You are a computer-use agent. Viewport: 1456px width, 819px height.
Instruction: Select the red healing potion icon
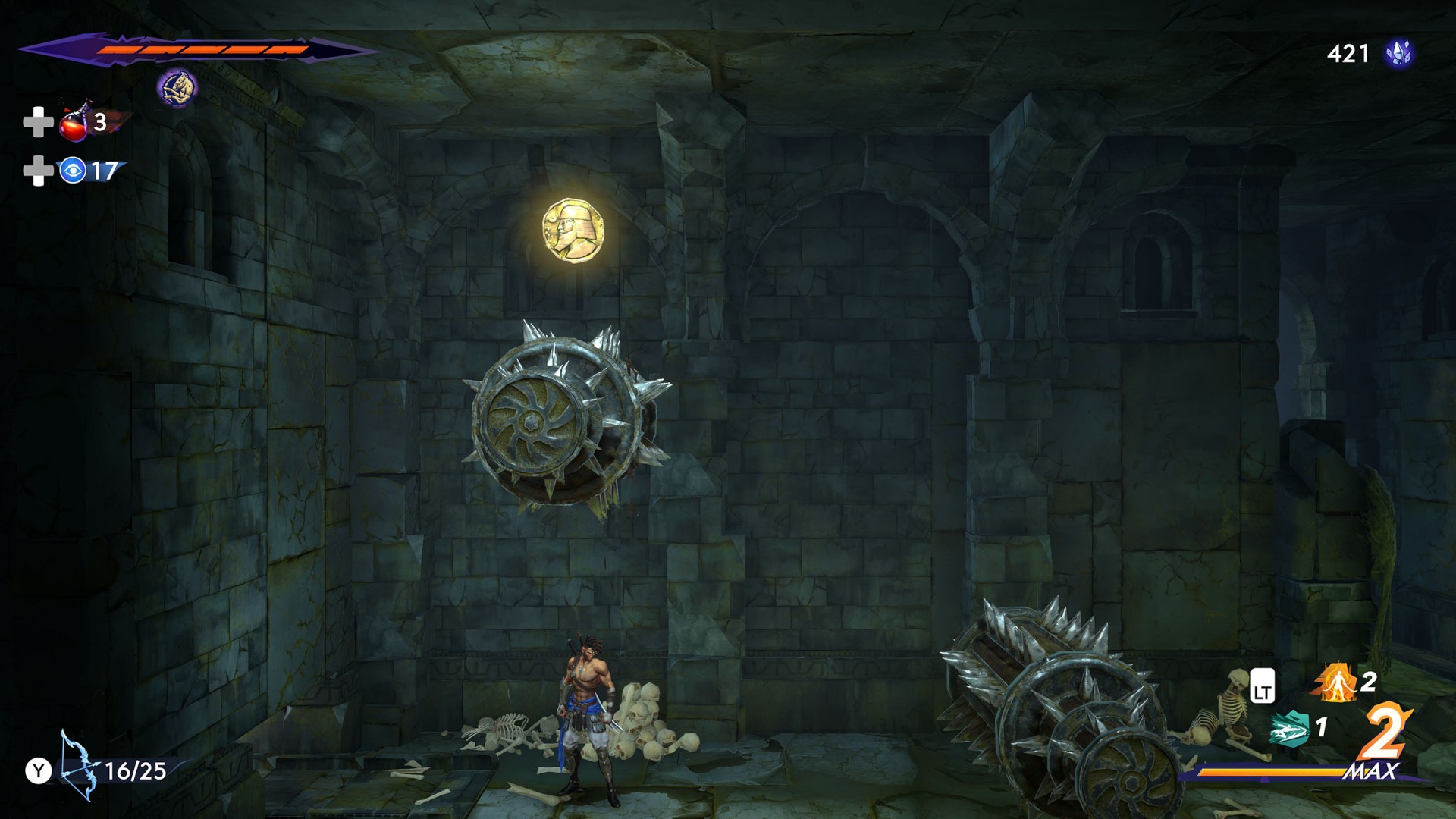pos(74,122)
